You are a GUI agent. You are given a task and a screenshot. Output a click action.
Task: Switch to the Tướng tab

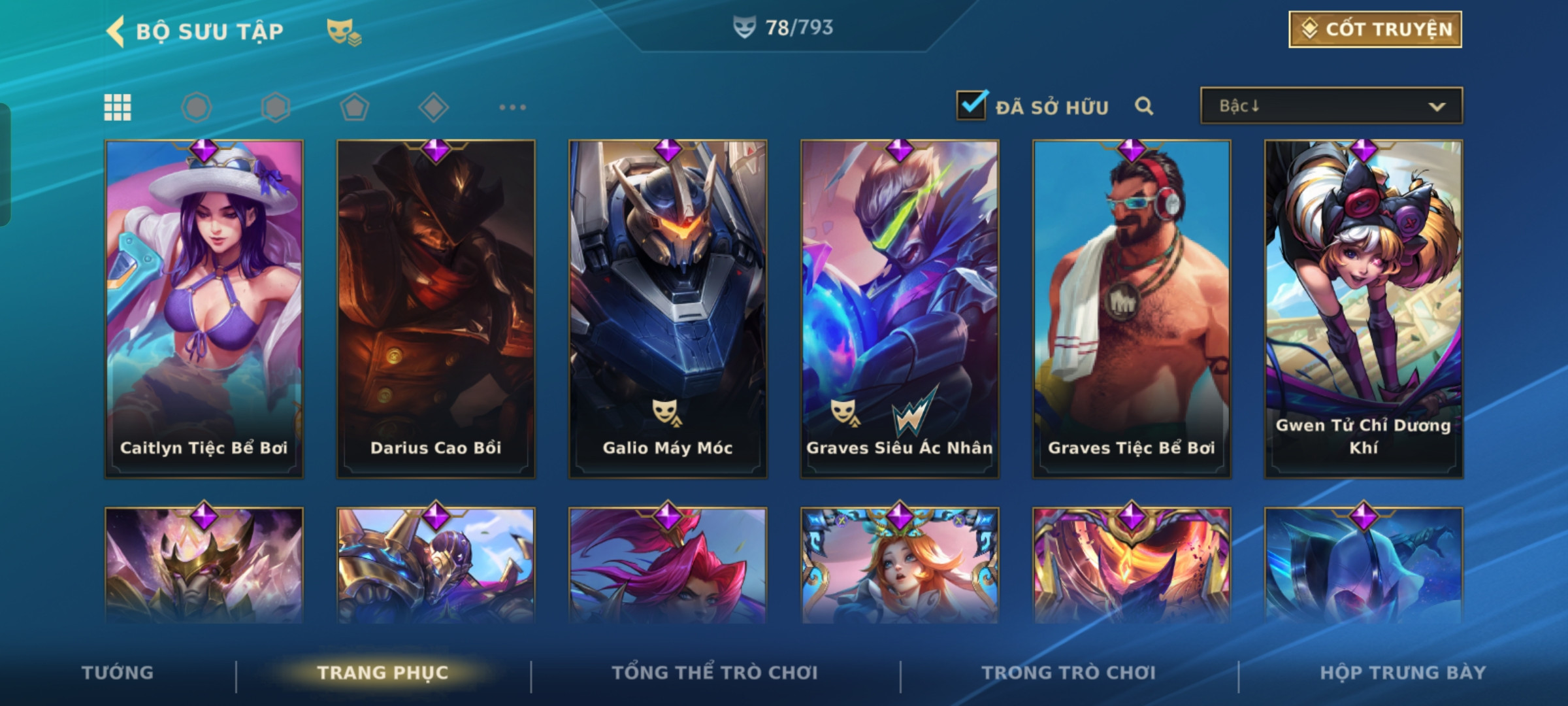coord(118,673)
